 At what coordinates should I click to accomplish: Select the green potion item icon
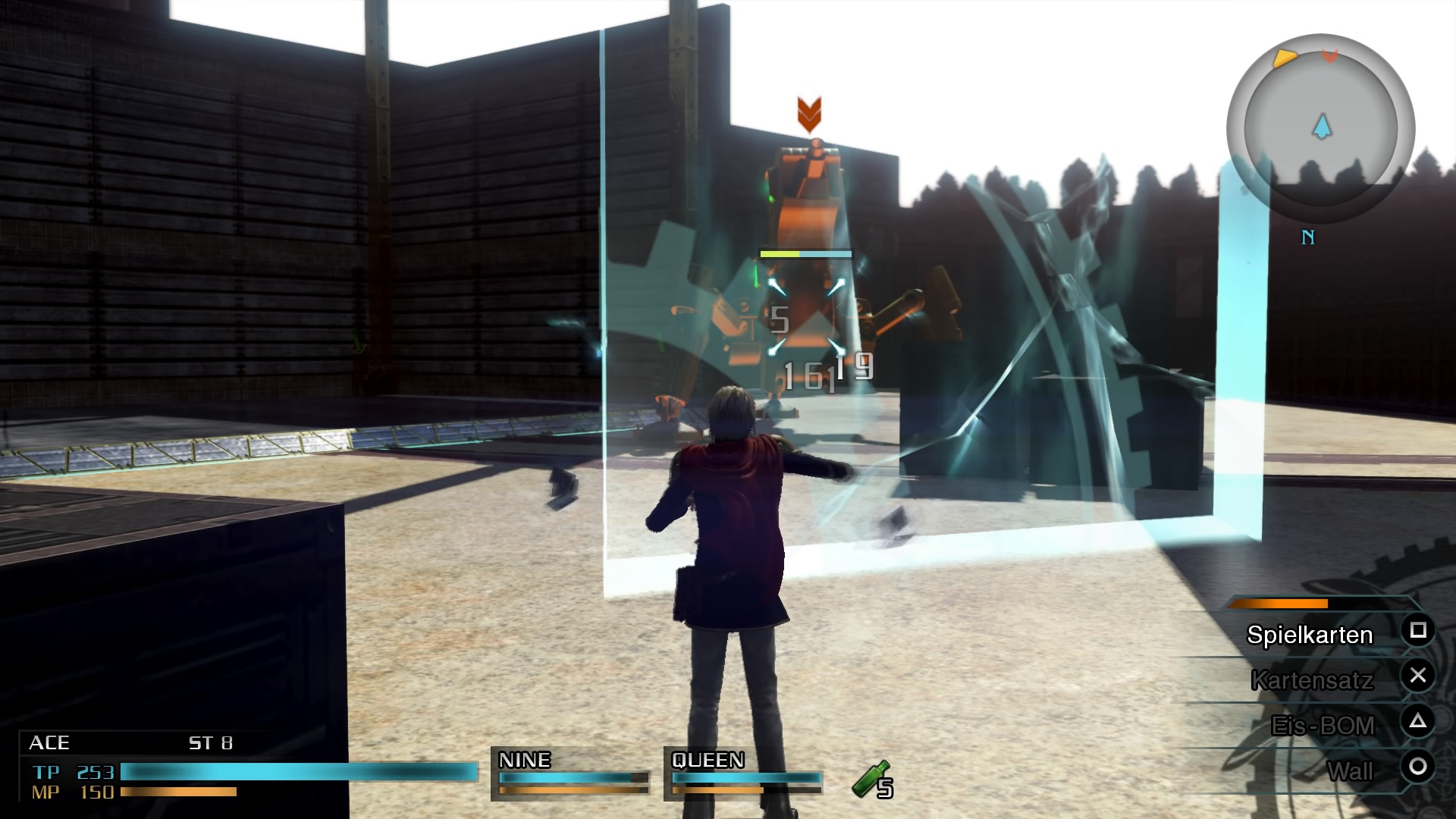click(x=872, y=780)
